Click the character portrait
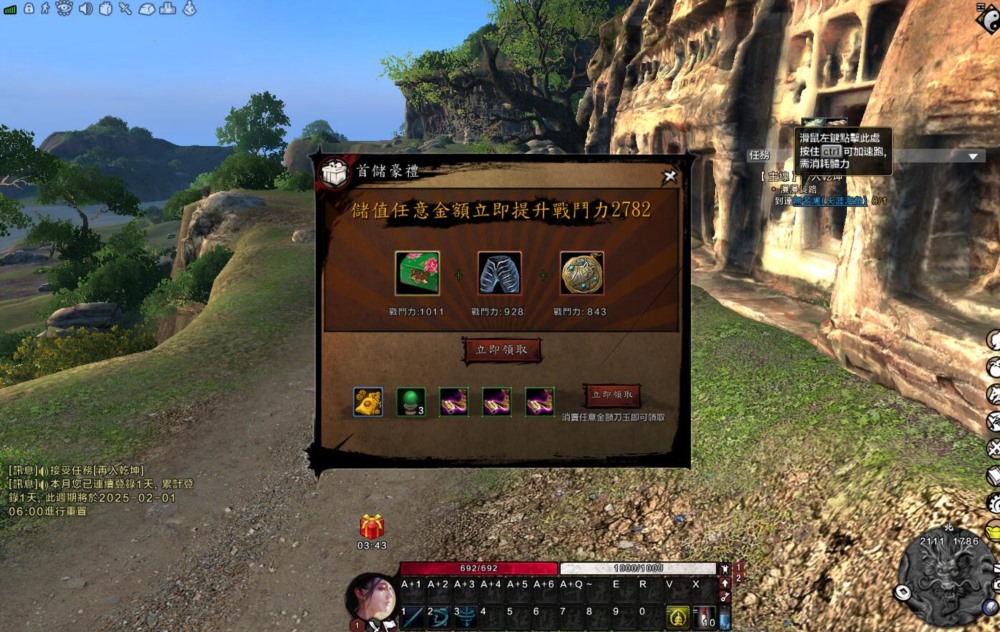Image resolution: width=1000 pixels, height=632 pixels. point(371,598)
